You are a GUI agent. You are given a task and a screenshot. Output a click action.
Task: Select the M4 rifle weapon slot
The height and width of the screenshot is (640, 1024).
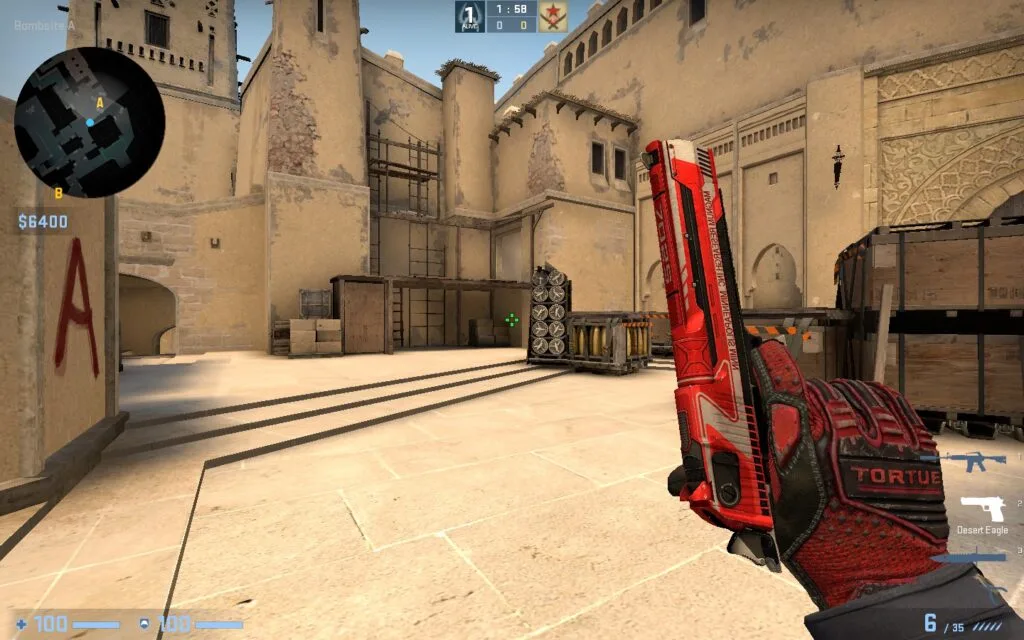pos(976,461)
